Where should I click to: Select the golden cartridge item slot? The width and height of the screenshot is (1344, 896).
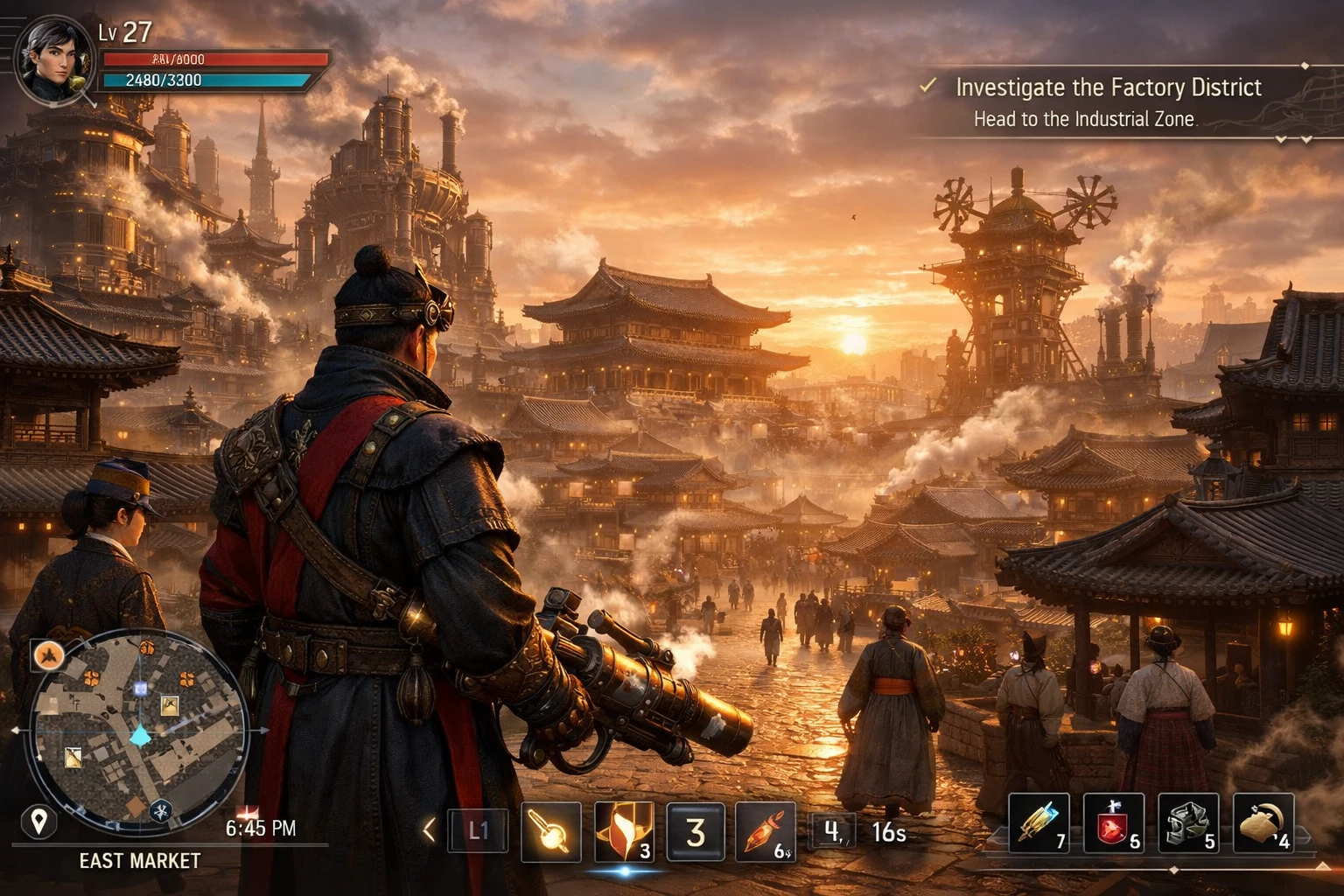click(1039, 823)
